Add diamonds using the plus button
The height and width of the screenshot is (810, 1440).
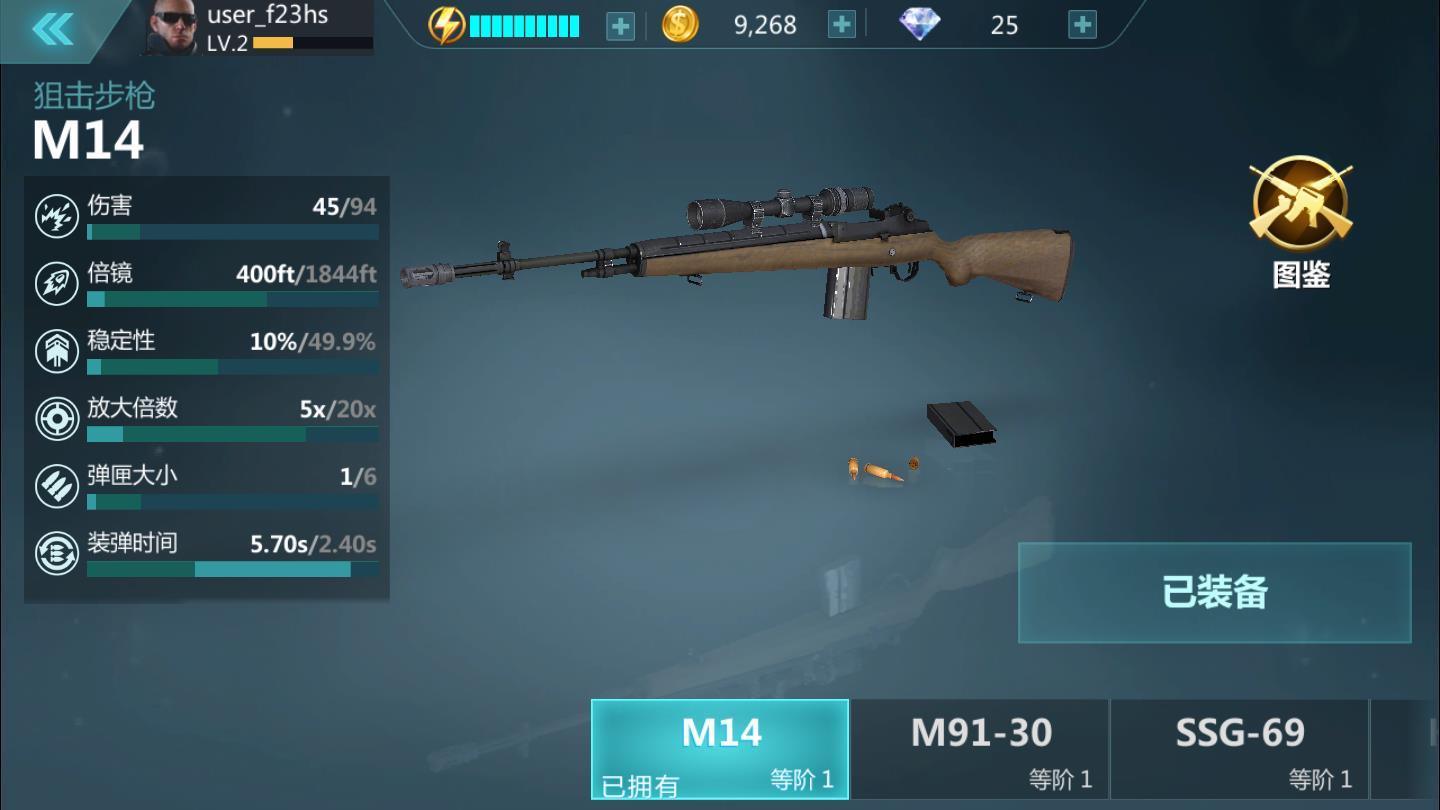(x=1082, y=25)
